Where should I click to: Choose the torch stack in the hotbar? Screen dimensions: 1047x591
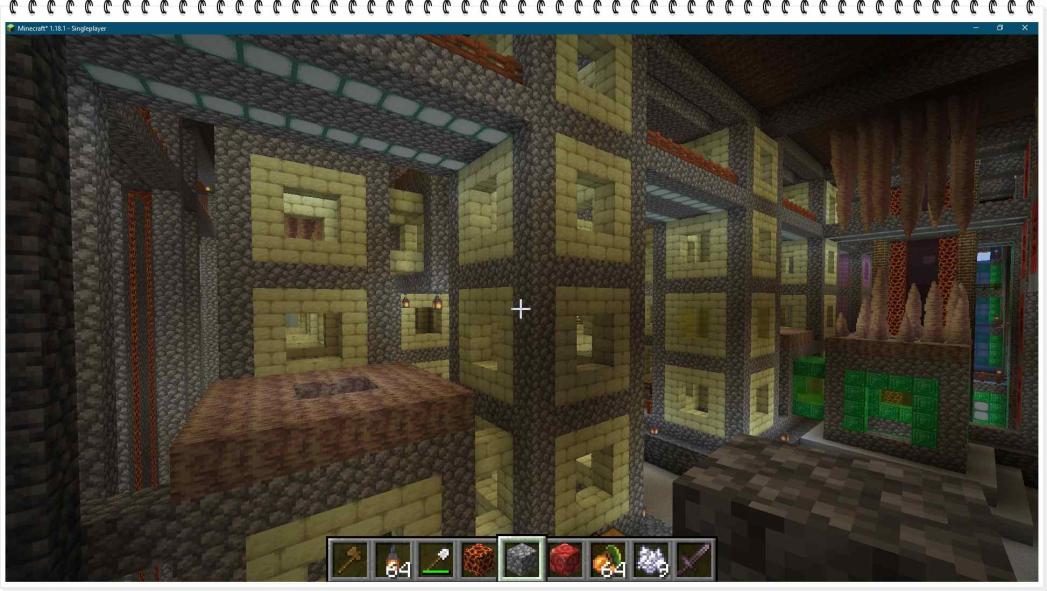click(x=393, y=559)
